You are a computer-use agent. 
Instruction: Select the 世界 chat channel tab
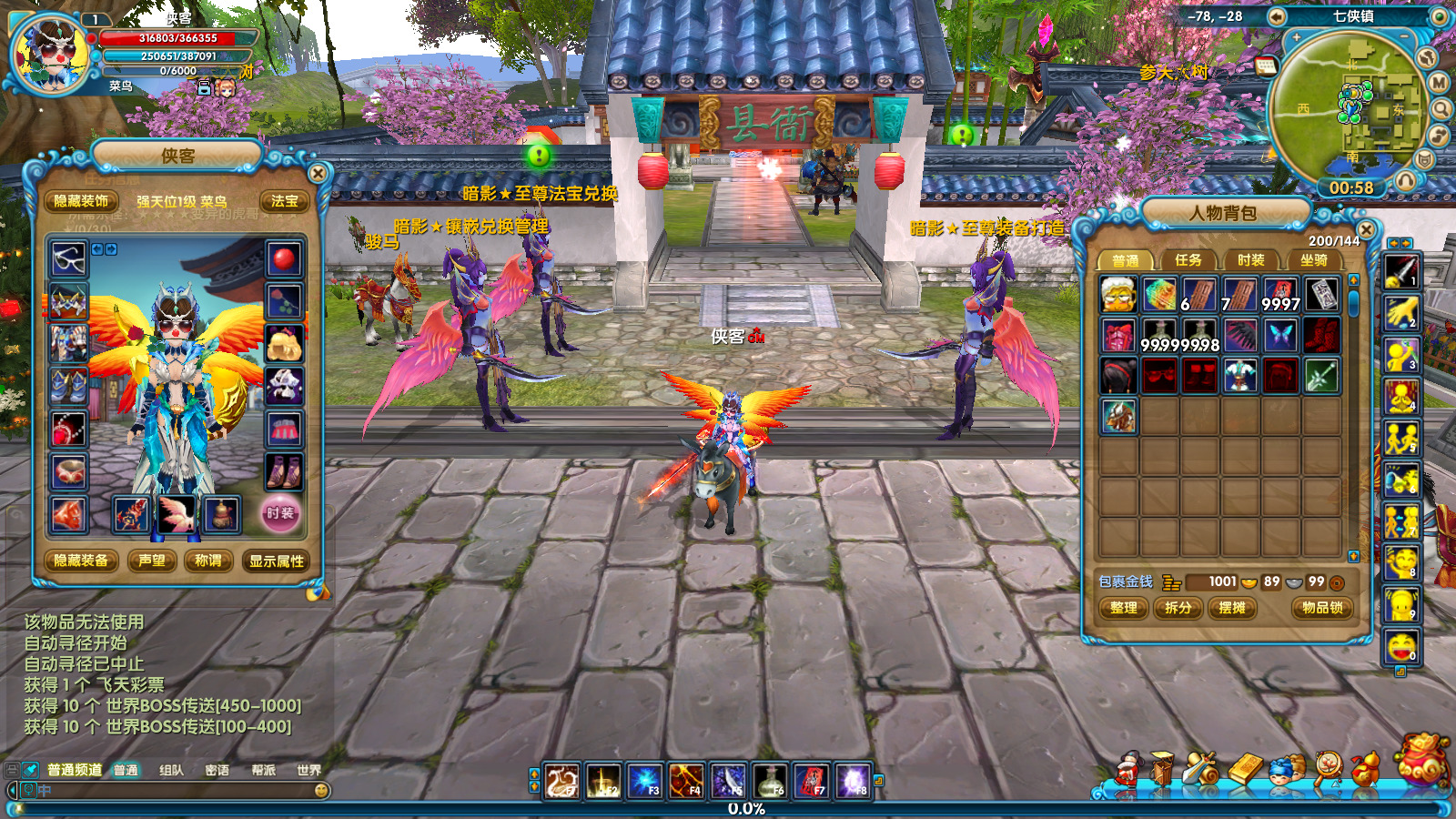click(x=308, y=770)
